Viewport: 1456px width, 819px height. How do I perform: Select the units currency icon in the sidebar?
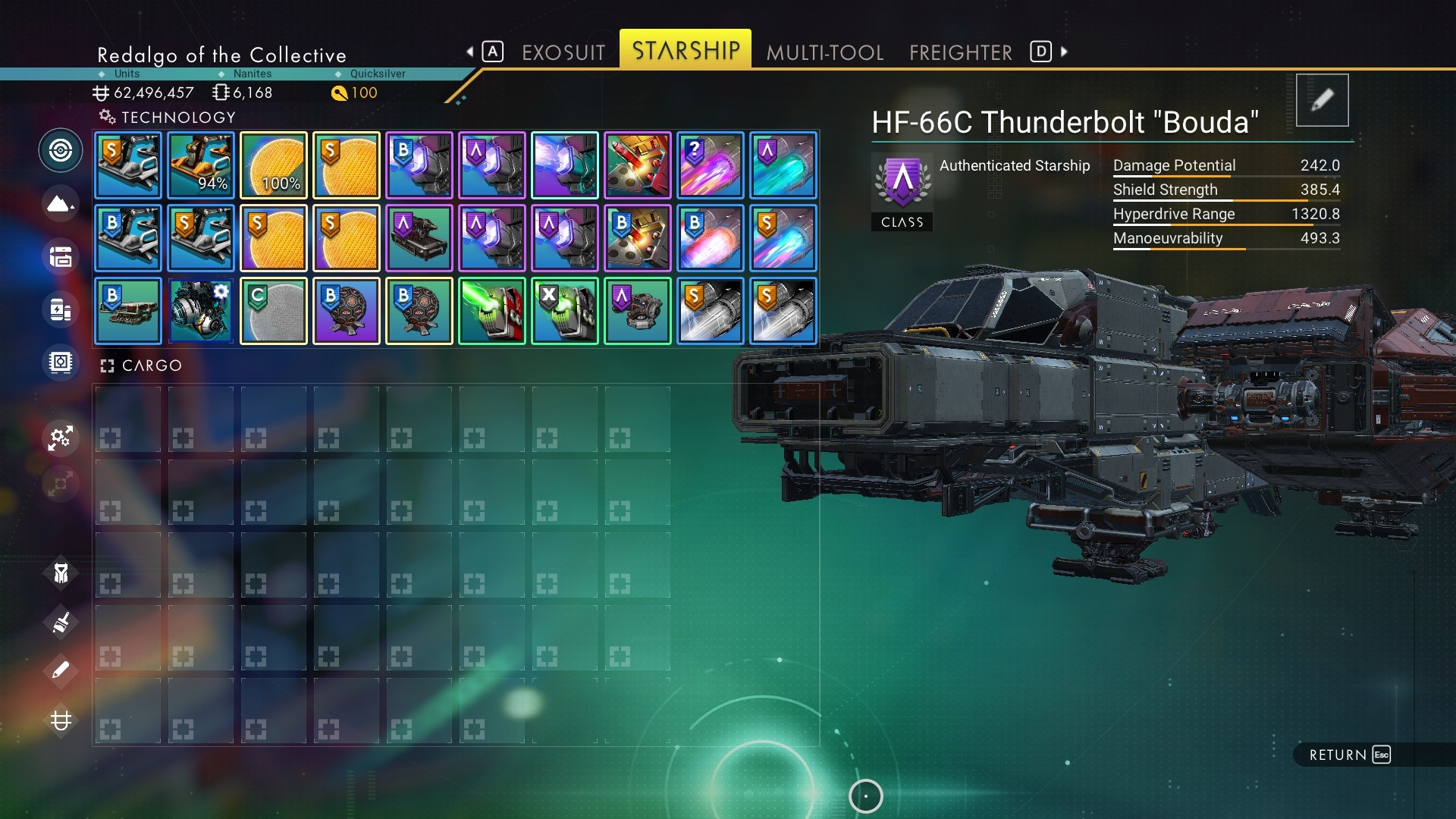(x=61, y=720)
